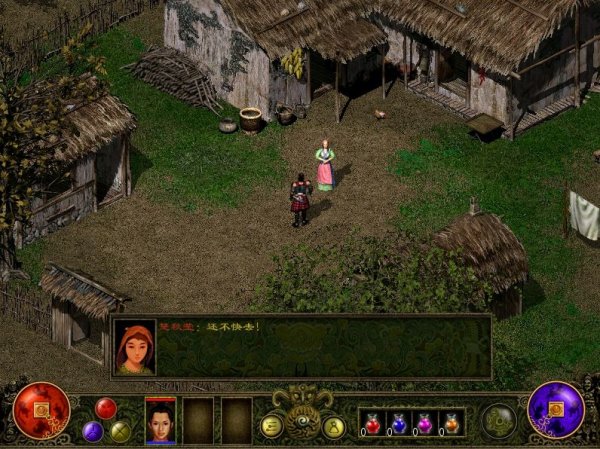This screenshot has height=449, width=600.
Task: Click the skill icon on the purple orb
Action: pyautogui.click(x=557, y=409)
